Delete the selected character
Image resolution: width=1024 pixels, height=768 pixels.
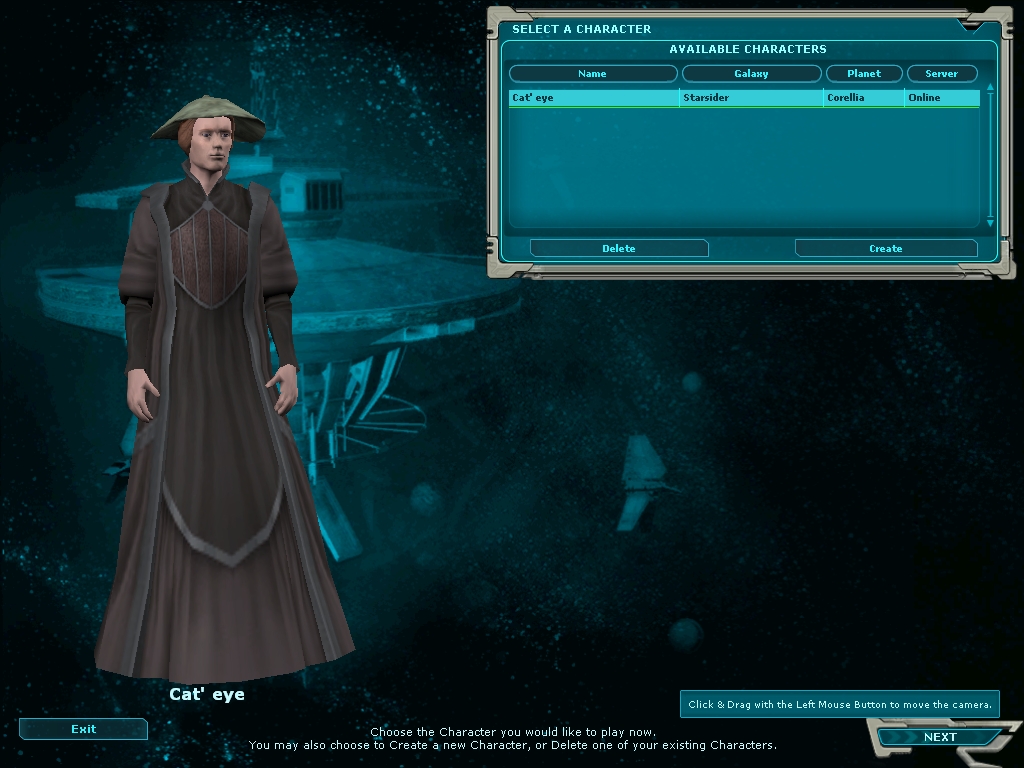click(619, 248)
